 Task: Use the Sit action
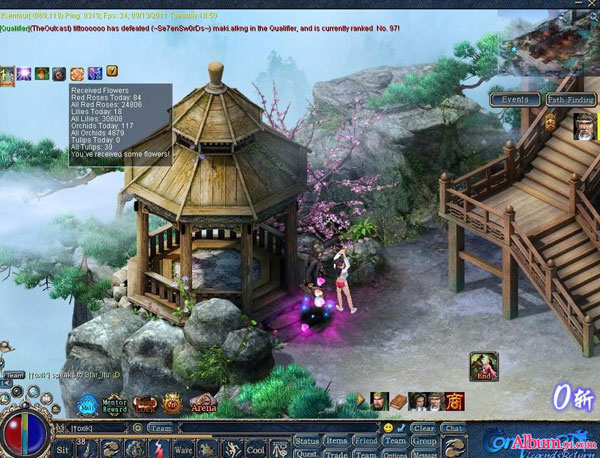point(63,449)
